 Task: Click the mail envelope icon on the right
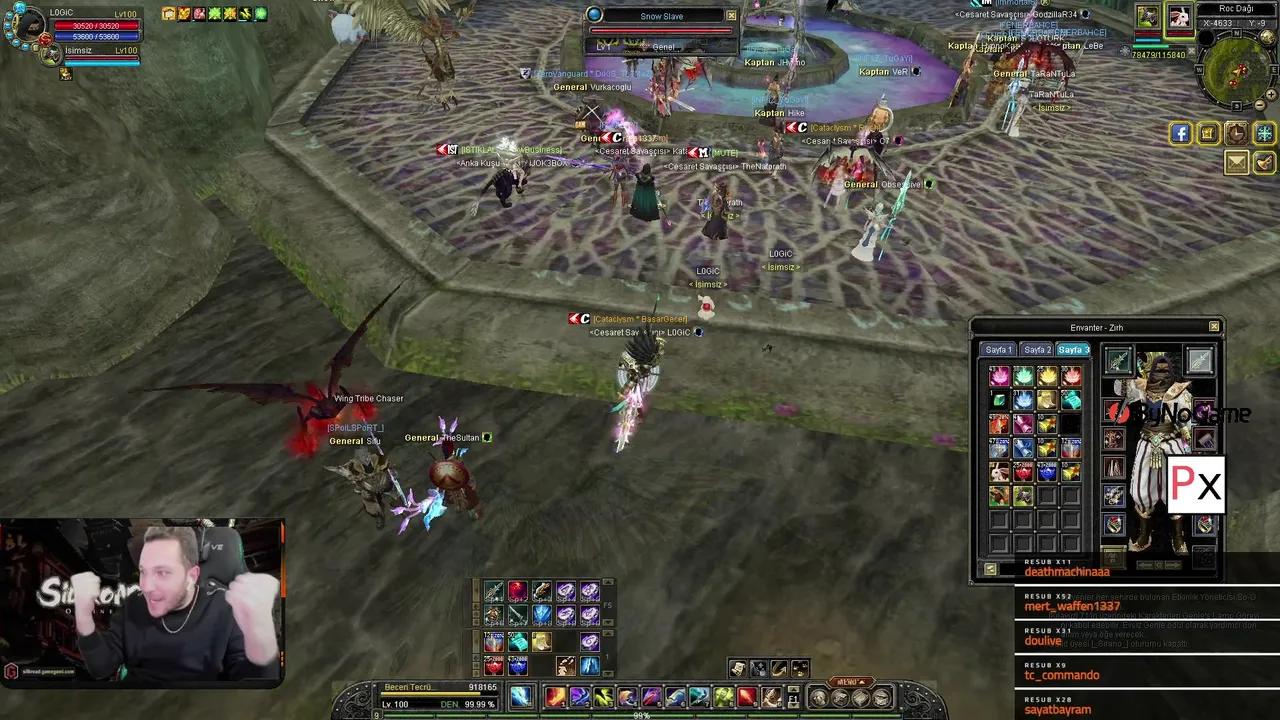[x=1237, y=163]
